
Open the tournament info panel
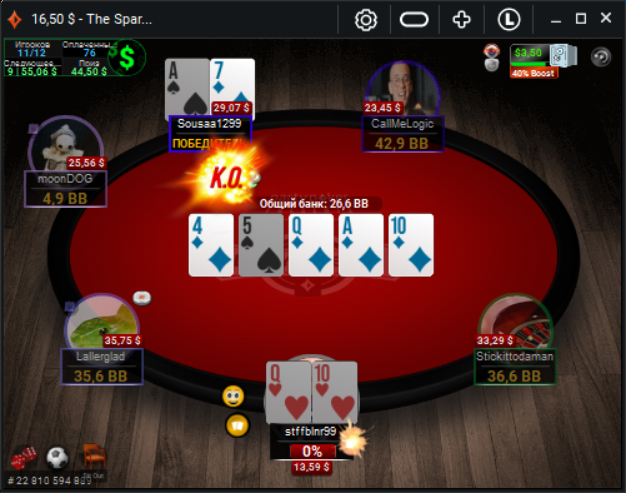(x=56, y=58)
